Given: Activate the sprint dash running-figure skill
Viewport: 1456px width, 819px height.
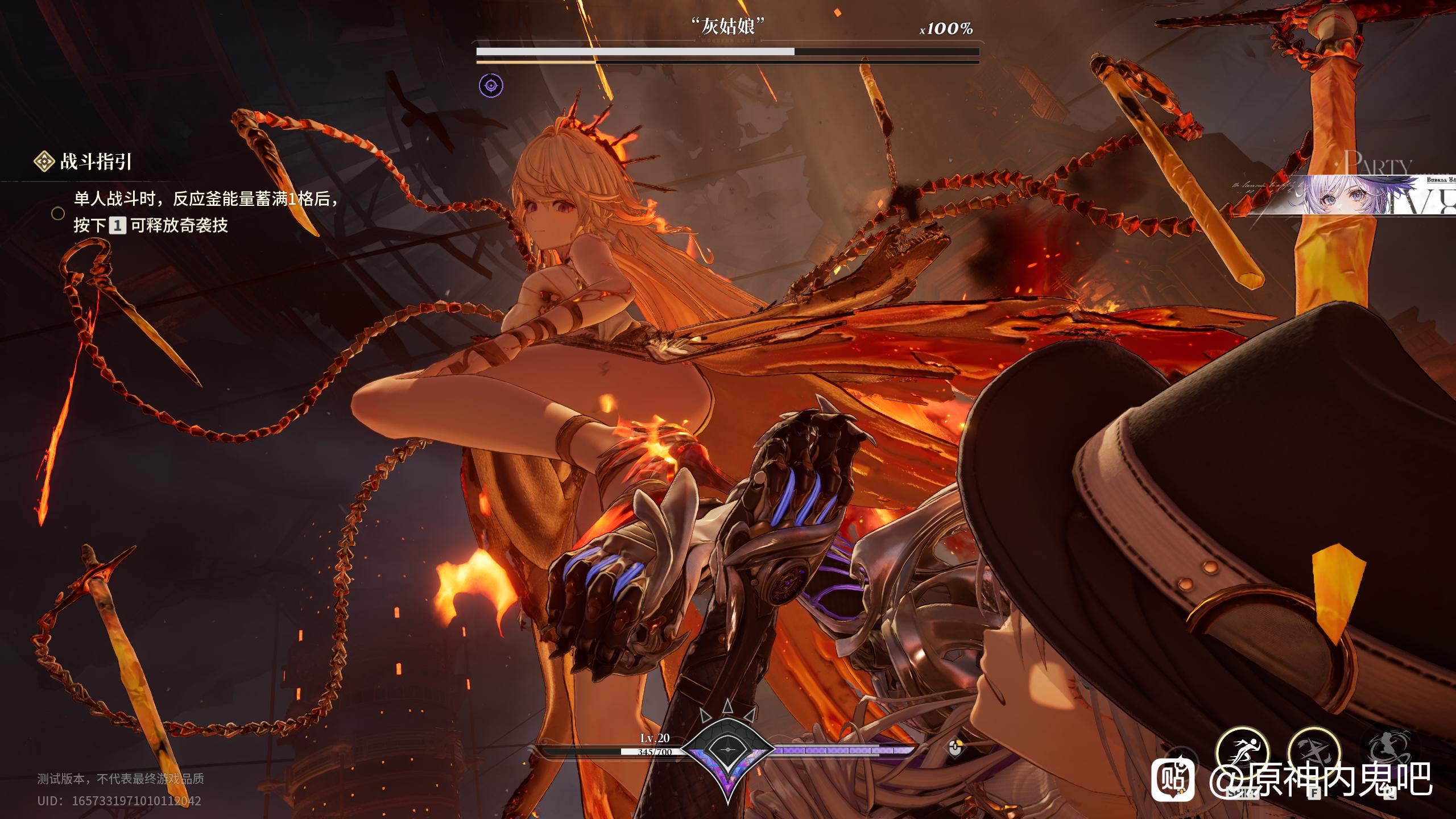Looking at the screenshot, I should (x=1243, y=754).
